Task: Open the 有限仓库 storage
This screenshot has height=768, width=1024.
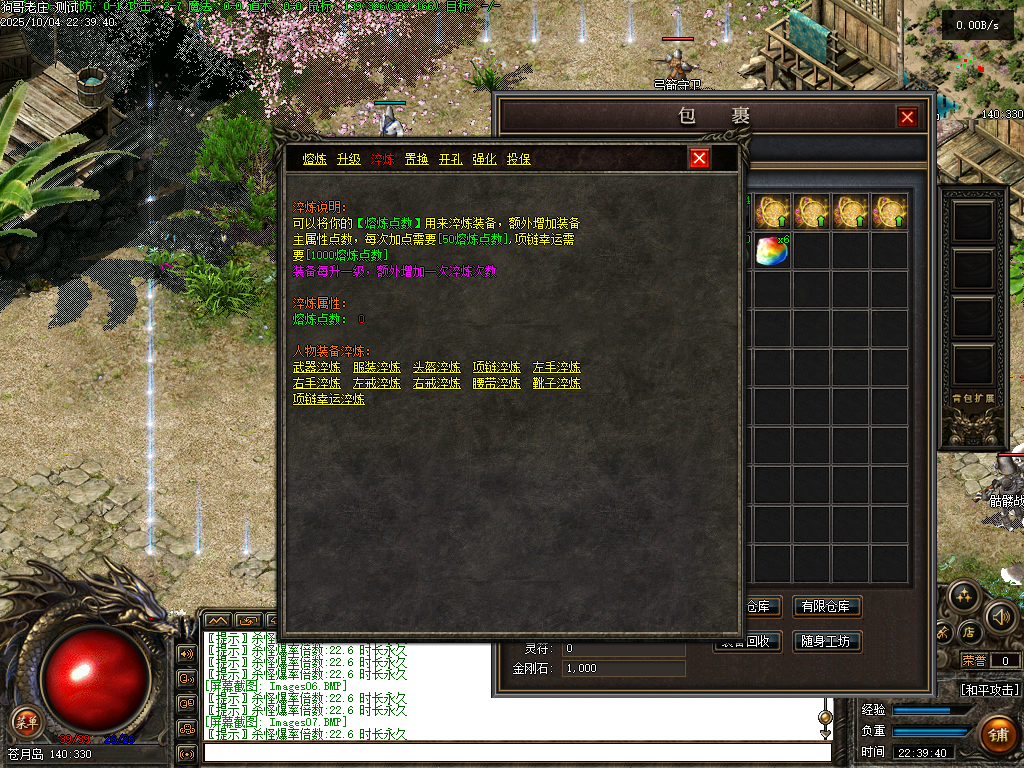Action: (827, 607)
